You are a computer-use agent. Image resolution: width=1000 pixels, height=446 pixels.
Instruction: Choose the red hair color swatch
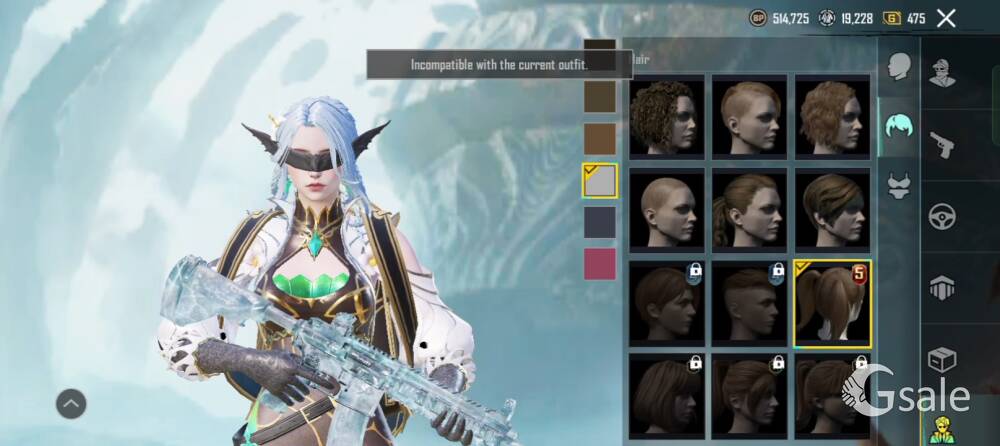(600, 264)
